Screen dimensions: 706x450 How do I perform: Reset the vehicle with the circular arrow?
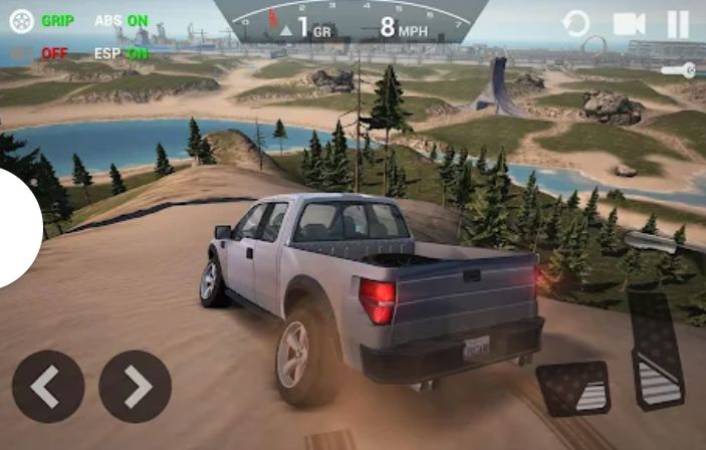(576, 23)
